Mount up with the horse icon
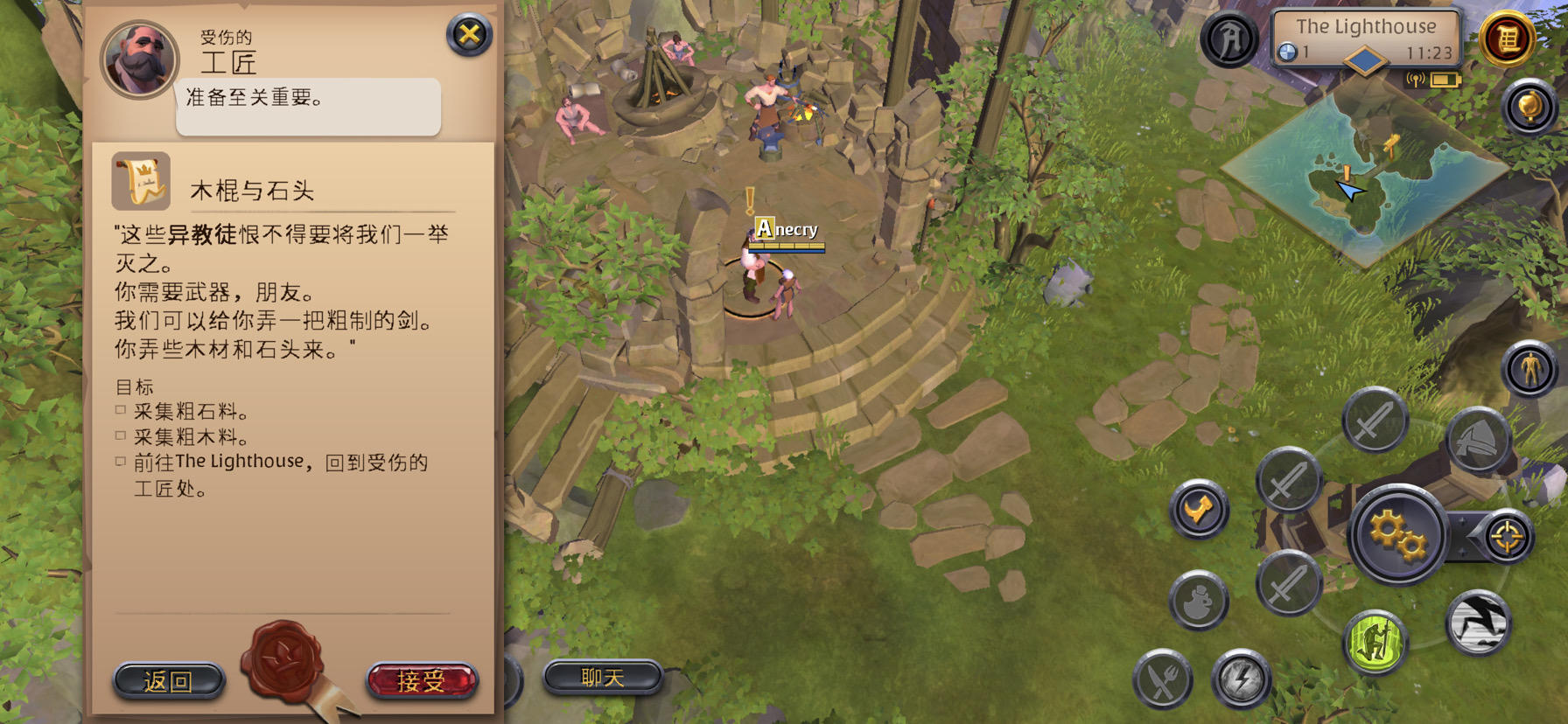1568x724 pixels. (x=1478, y=623)
